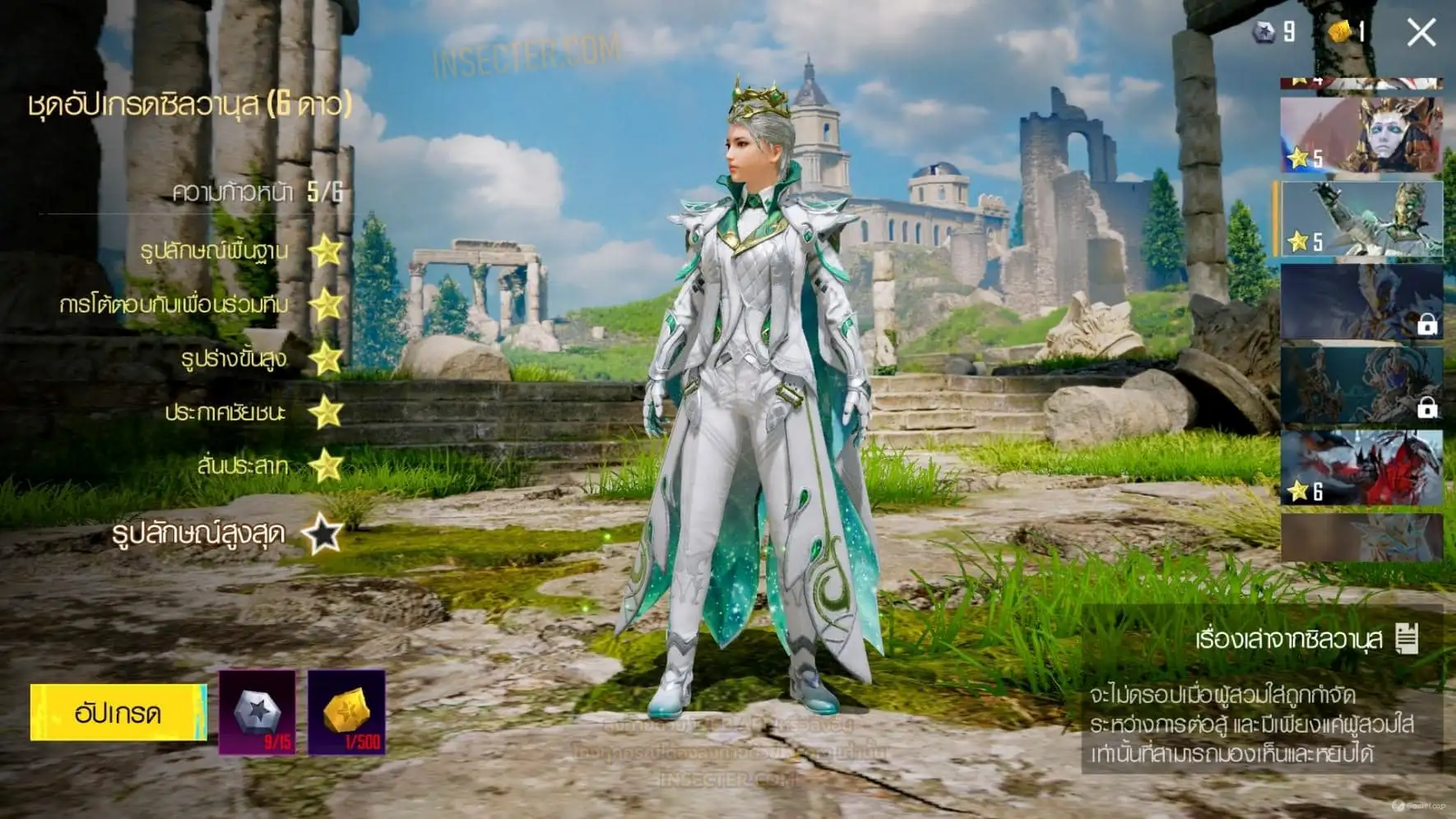1456x819 pixels.
Task: Select the silver star material slot showing 9/15
Action: [x=257, y=712]
